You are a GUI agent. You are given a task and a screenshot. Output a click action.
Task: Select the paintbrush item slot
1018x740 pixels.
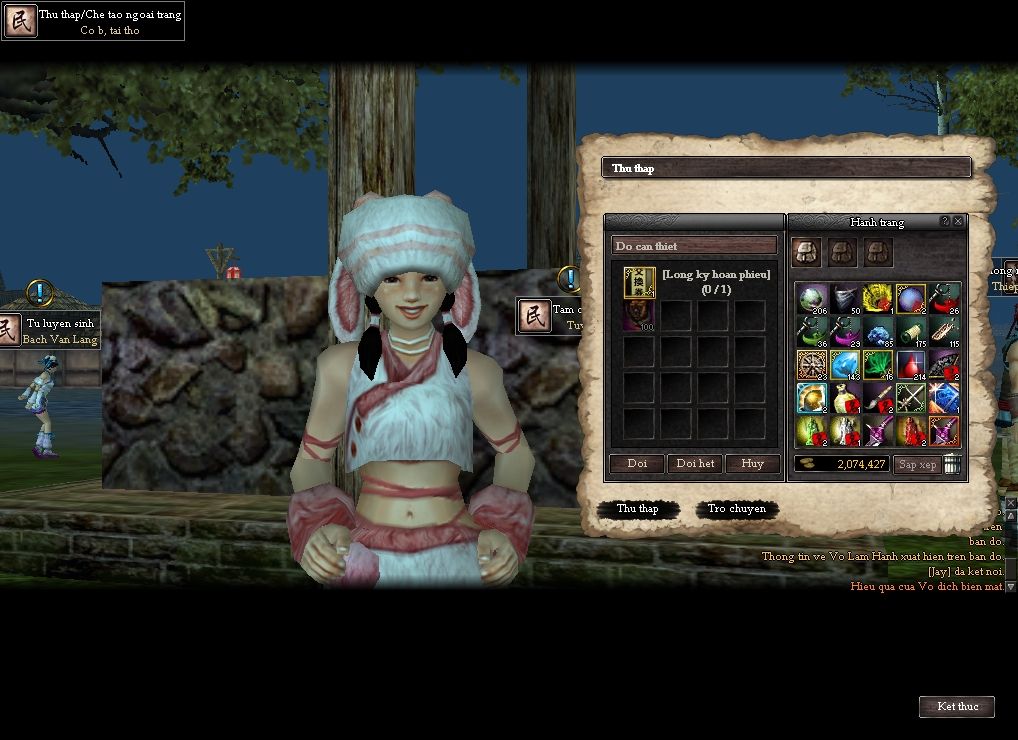[878, 398]
